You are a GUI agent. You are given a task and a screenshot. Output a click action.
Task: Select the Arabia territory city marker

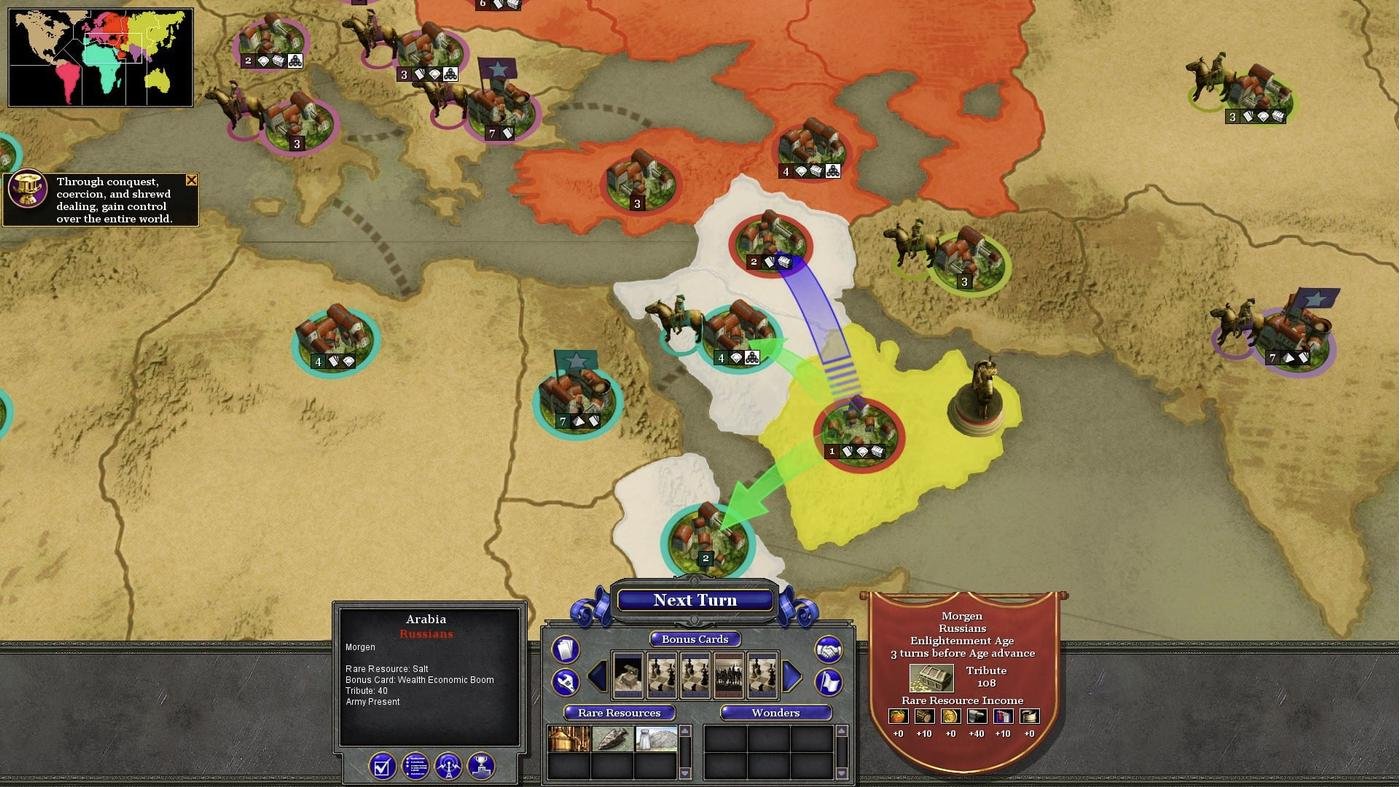point(858,430)
